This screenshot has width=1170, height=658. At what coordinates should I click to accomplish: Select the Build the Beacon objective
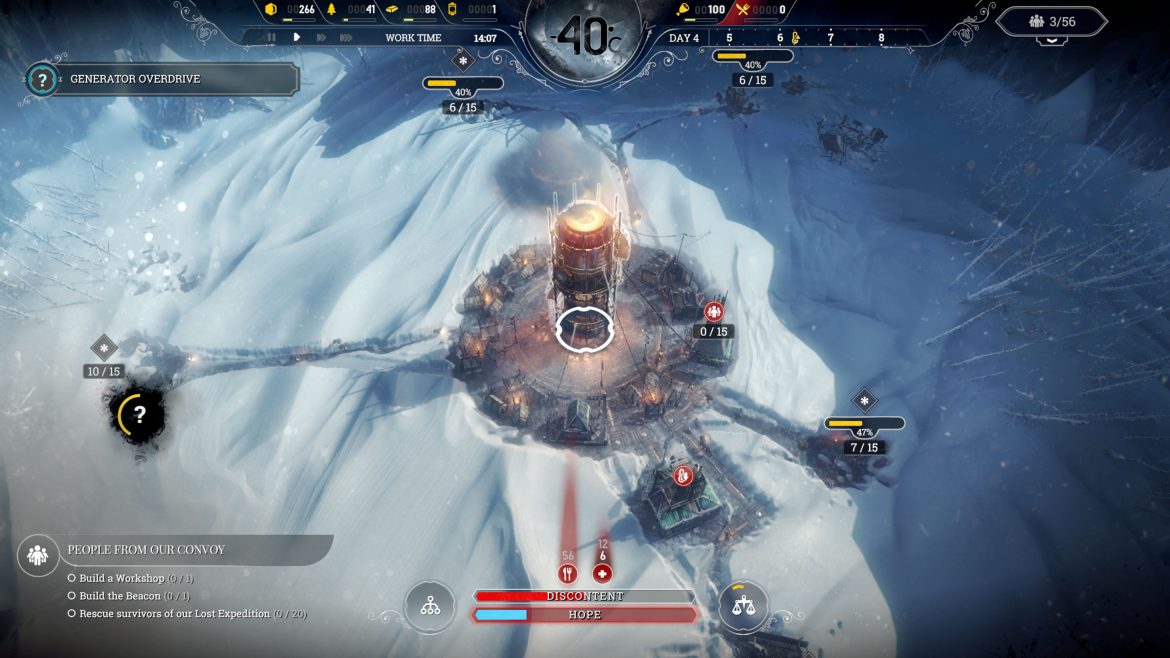coord(120,596)
